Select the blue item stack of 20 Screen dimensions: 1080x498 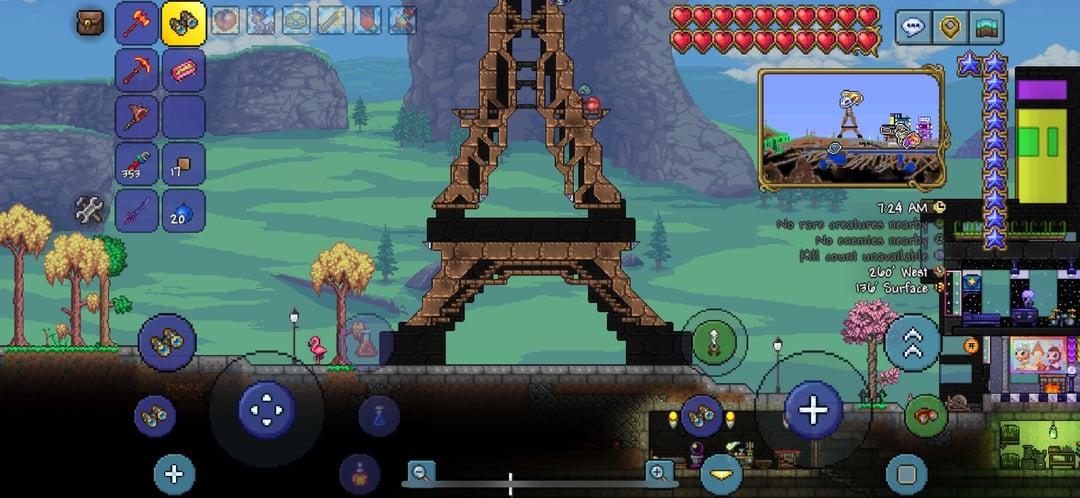tap(183, 210)
